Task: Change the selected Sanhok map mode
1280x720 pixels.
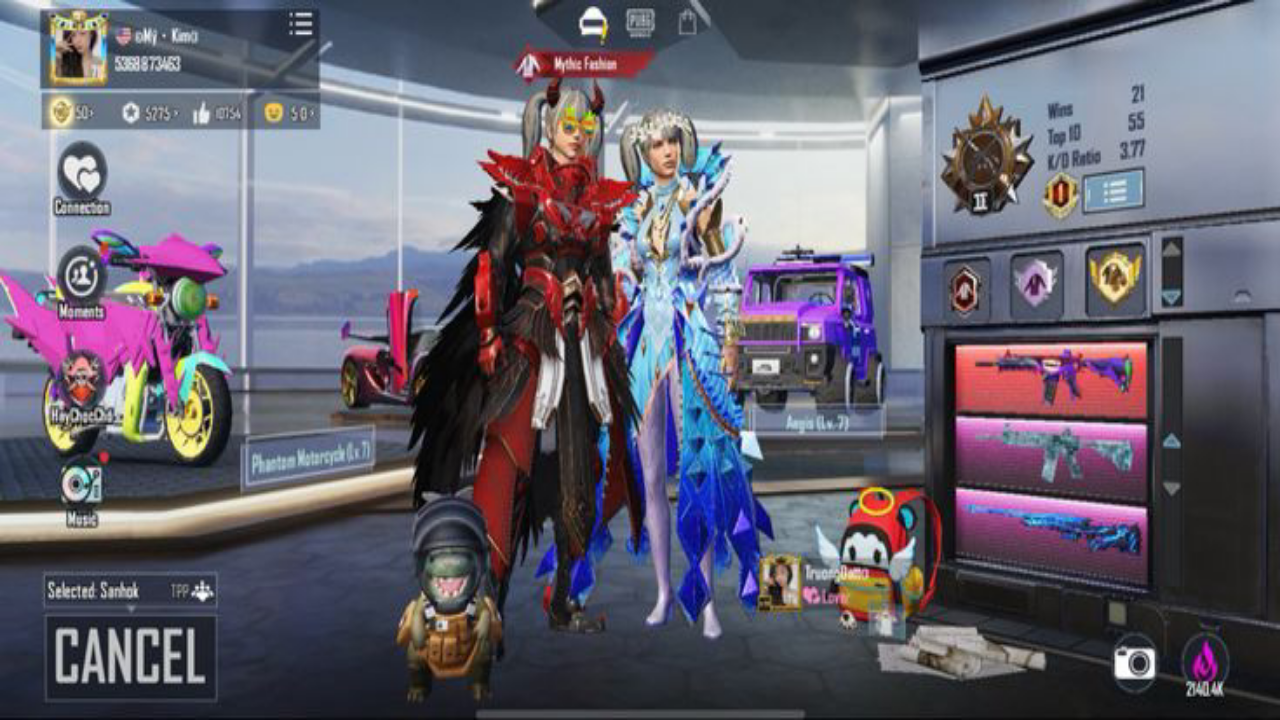Action: [130, 590]
